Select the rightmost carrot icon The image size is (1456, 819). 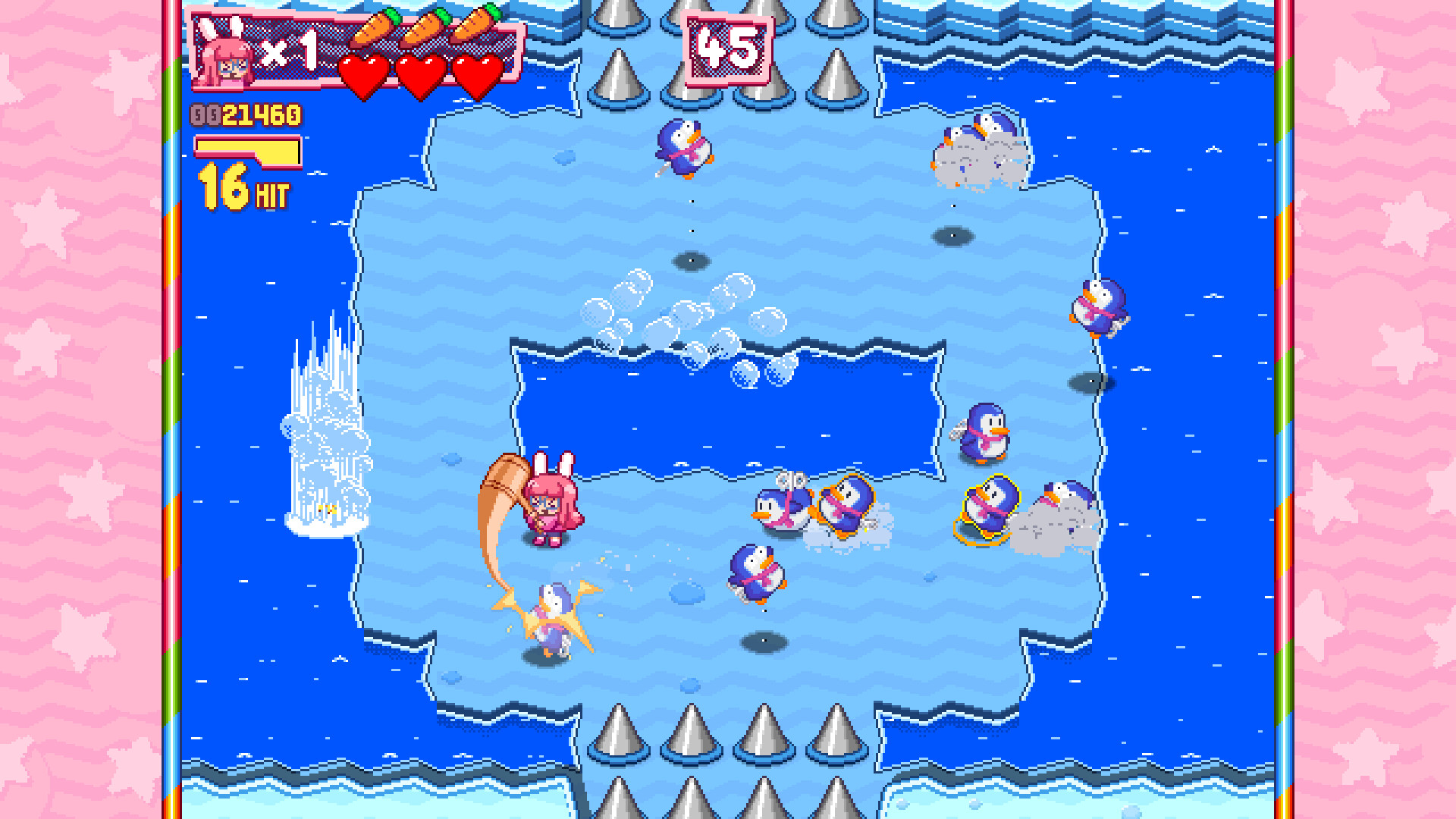click(481, 23)
